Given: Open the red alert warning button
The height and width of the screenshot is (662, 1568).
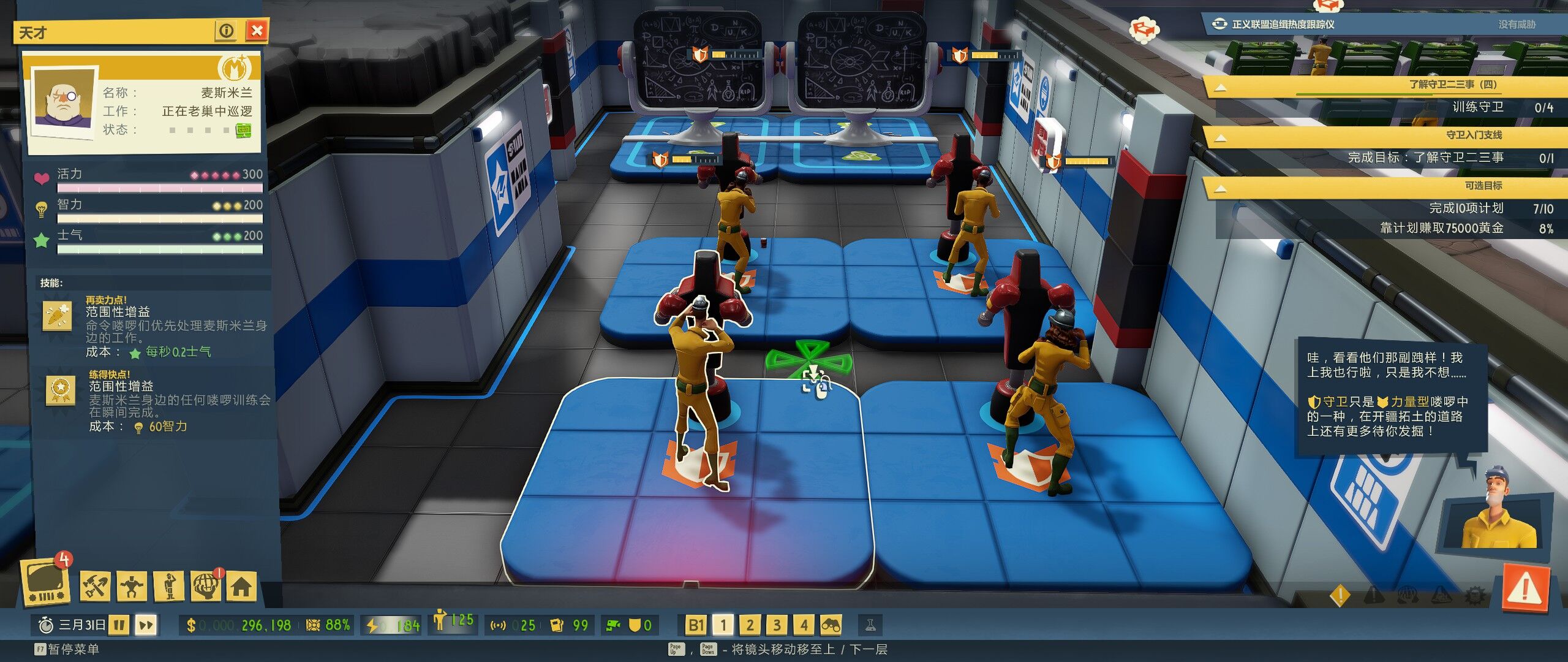Looking at the screenshot, I should pos(1525,590).
